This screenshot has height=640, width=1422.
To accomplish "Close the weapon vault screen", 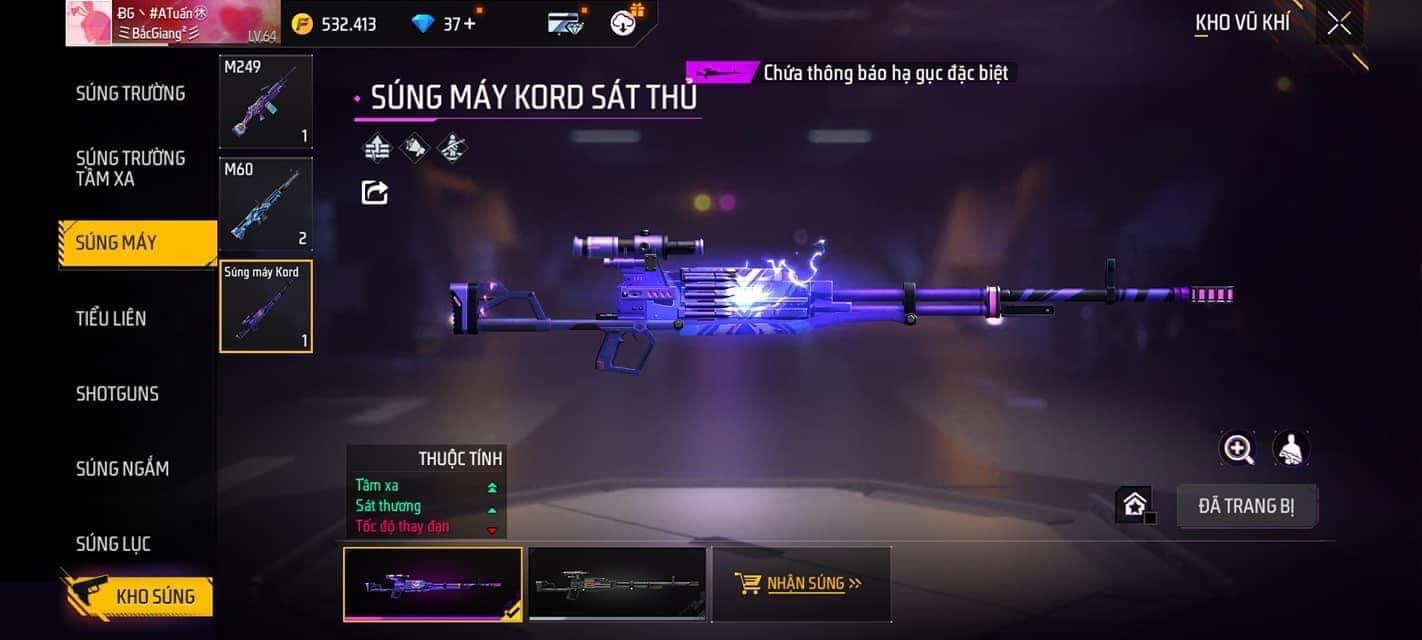I will (x=1338, y=23).
